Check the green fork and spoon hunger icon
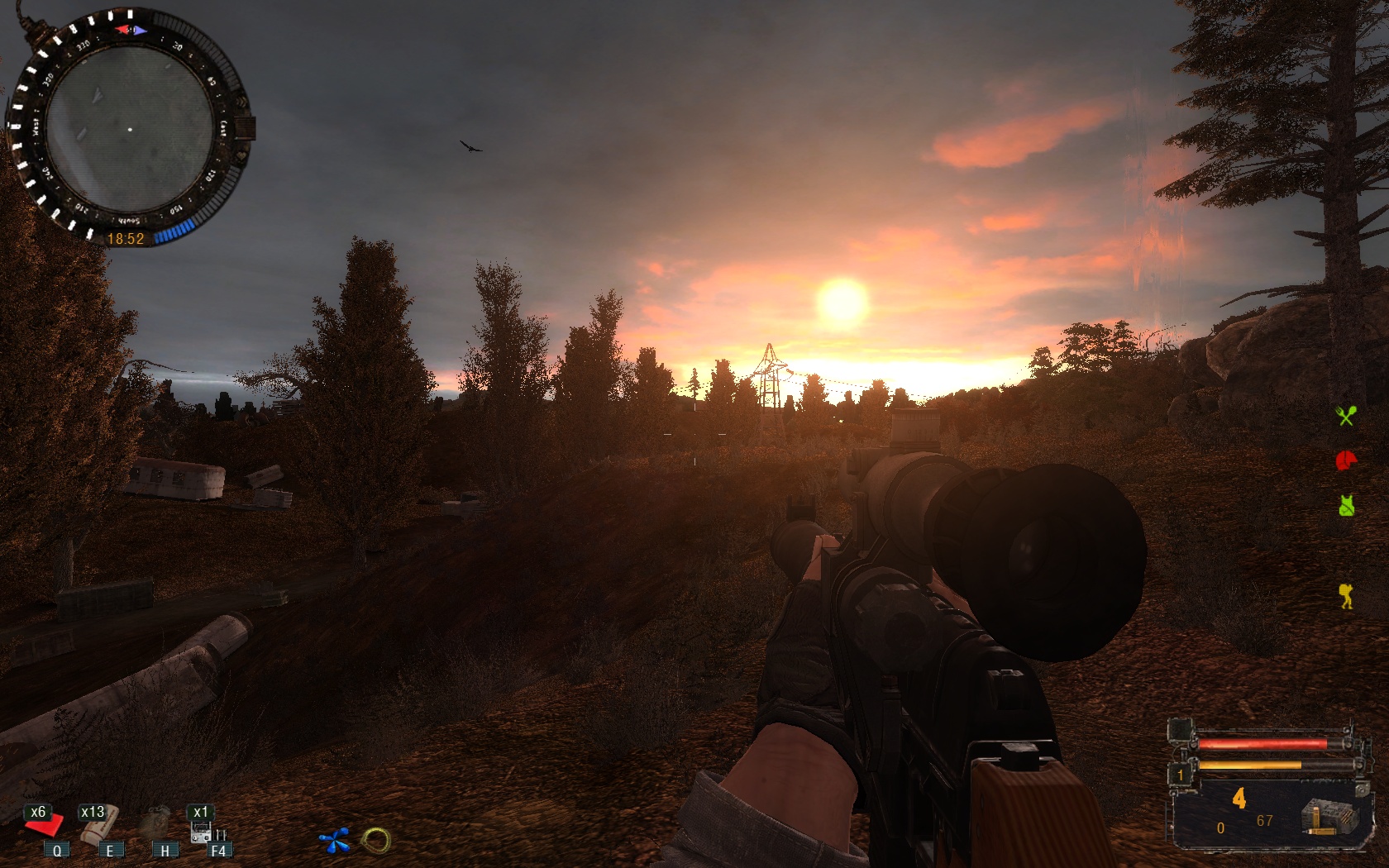The image size is (1389, 868). click(x=1346, y=416)
